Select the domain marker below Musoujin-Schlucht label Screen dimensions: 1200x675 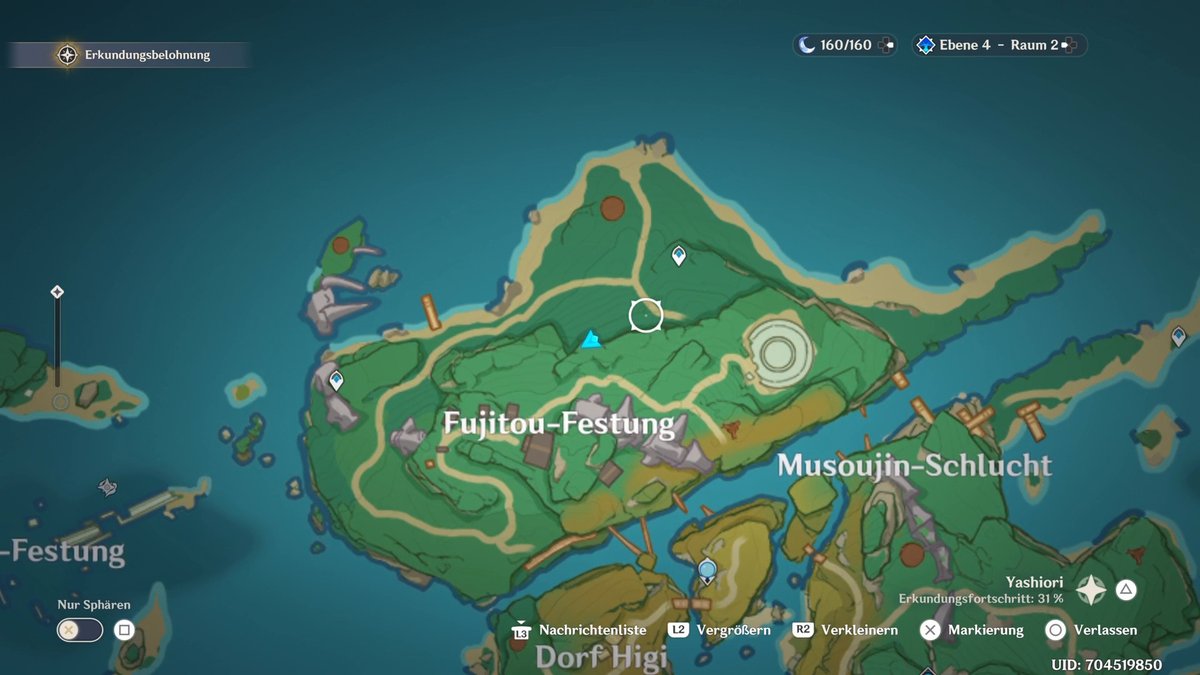click(911, 555)
